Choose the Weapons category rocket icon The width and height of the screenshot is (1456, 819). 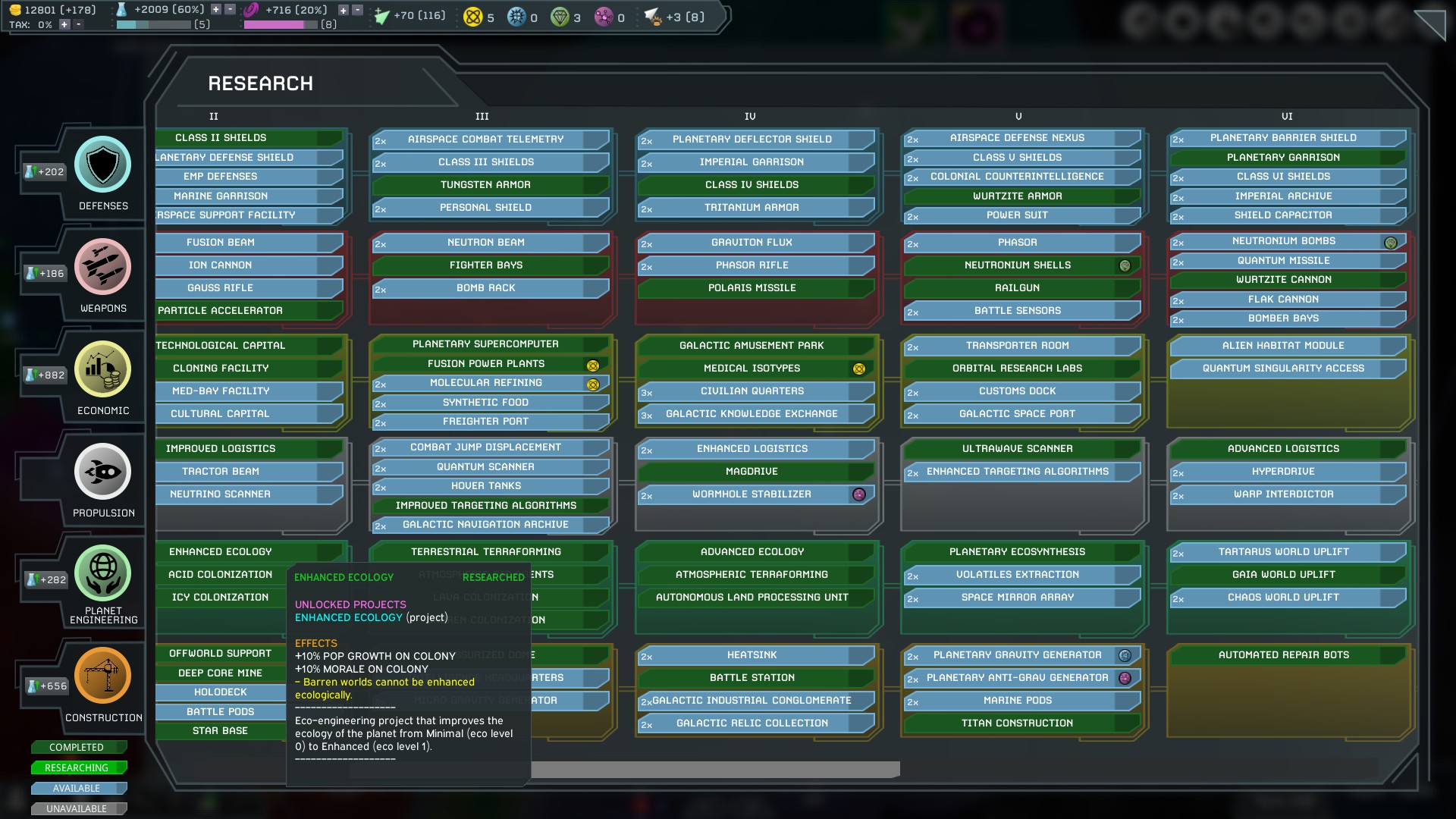(103, 267)
